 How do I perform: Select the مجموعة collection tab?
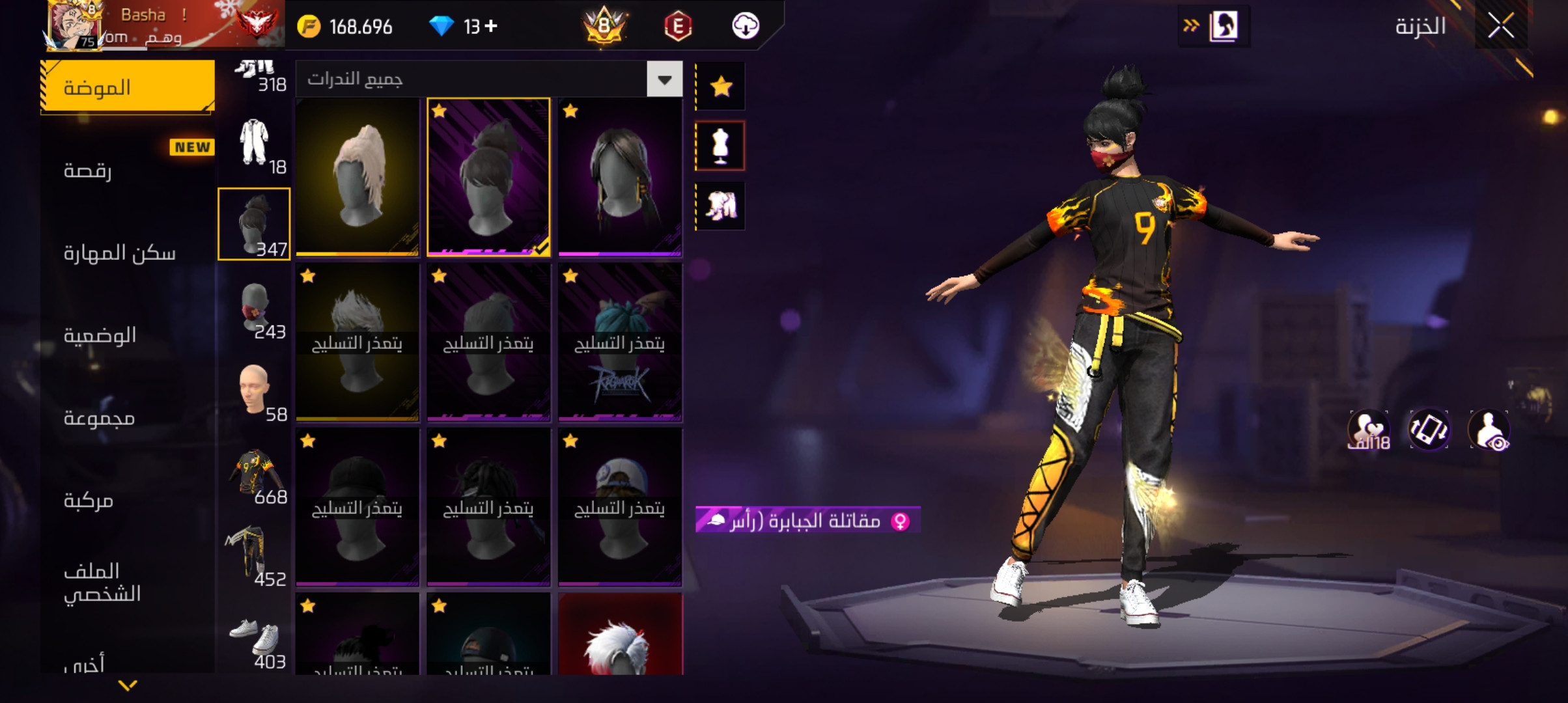click(x=128, y=418)
